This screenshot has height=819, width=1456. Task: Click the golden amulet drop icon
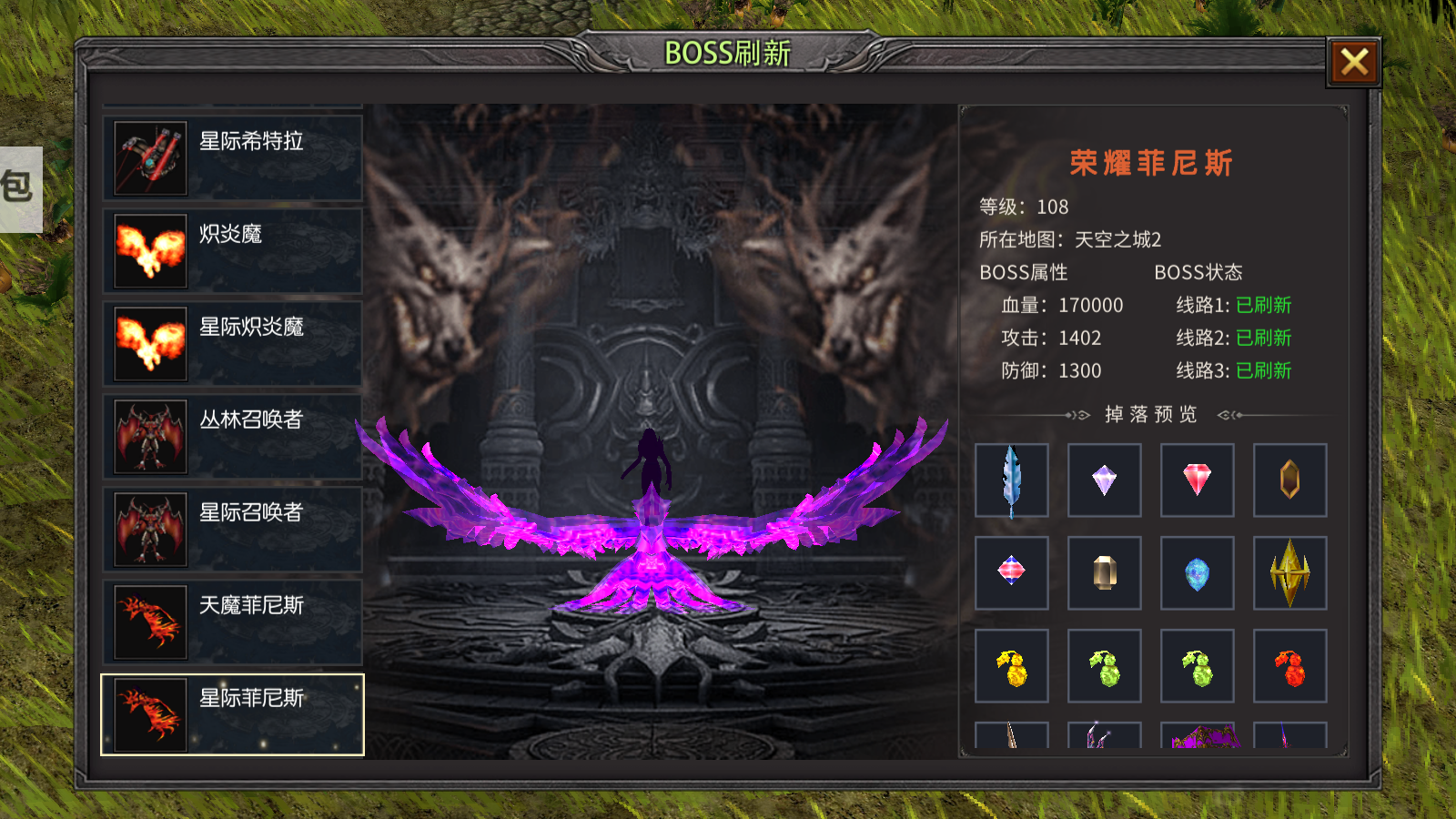1289,480
